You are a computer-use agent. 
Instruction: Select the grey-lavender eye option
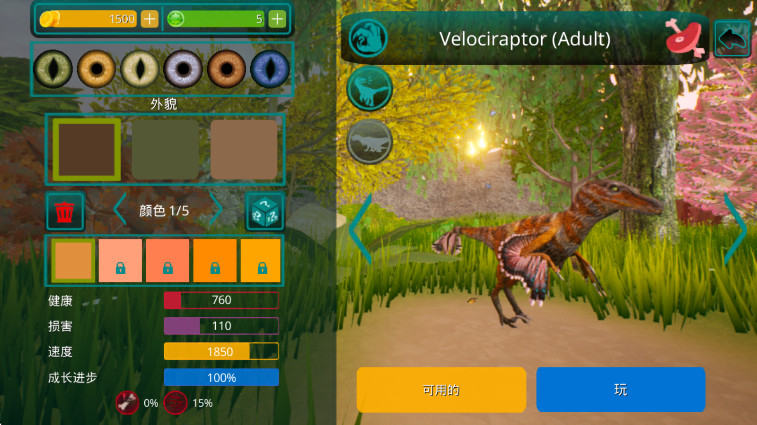click(x=183, y=69)
